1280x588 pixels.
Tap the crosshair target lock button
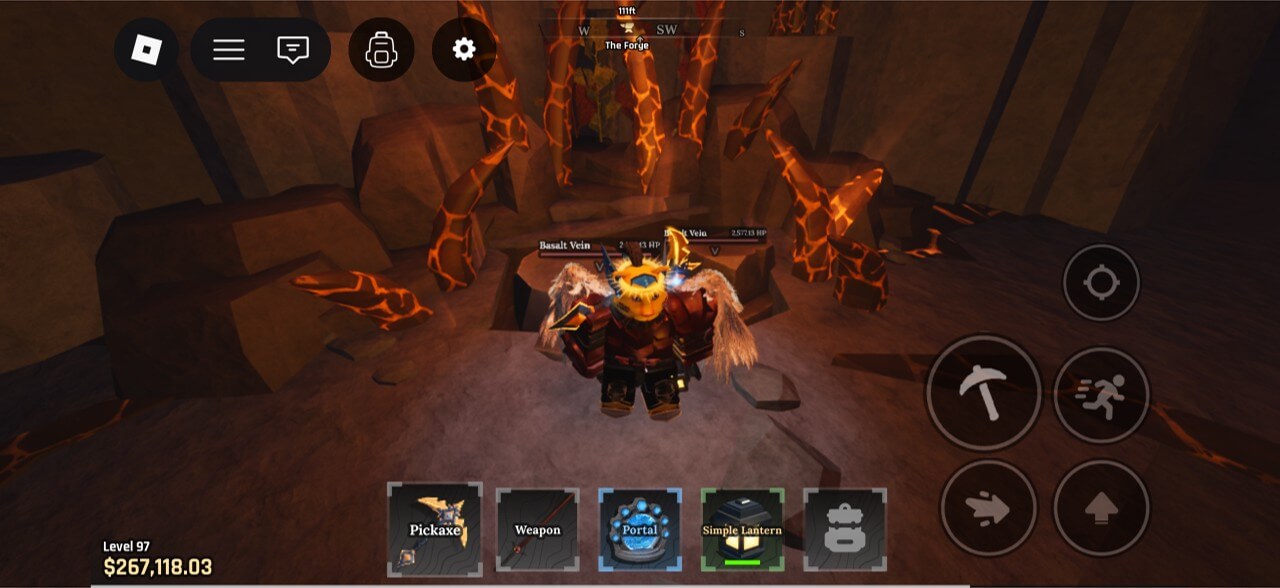pyautogui.click(x=1101, y=283)
